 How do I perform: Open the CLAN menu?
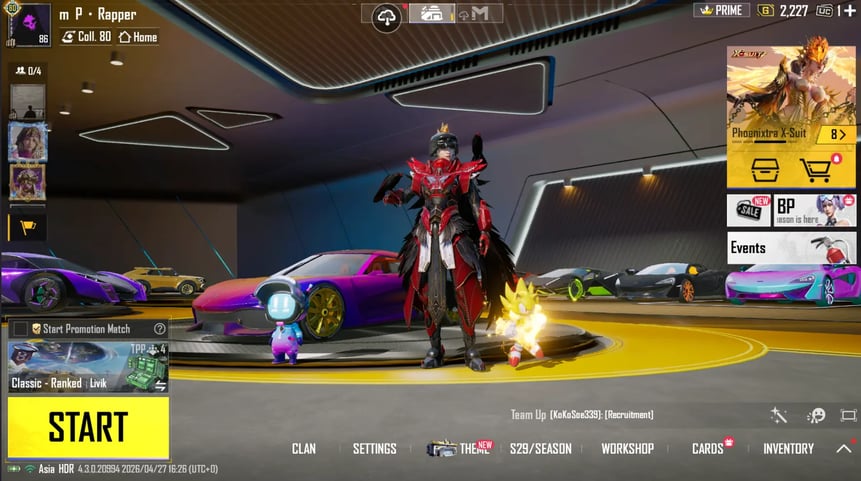304,449
